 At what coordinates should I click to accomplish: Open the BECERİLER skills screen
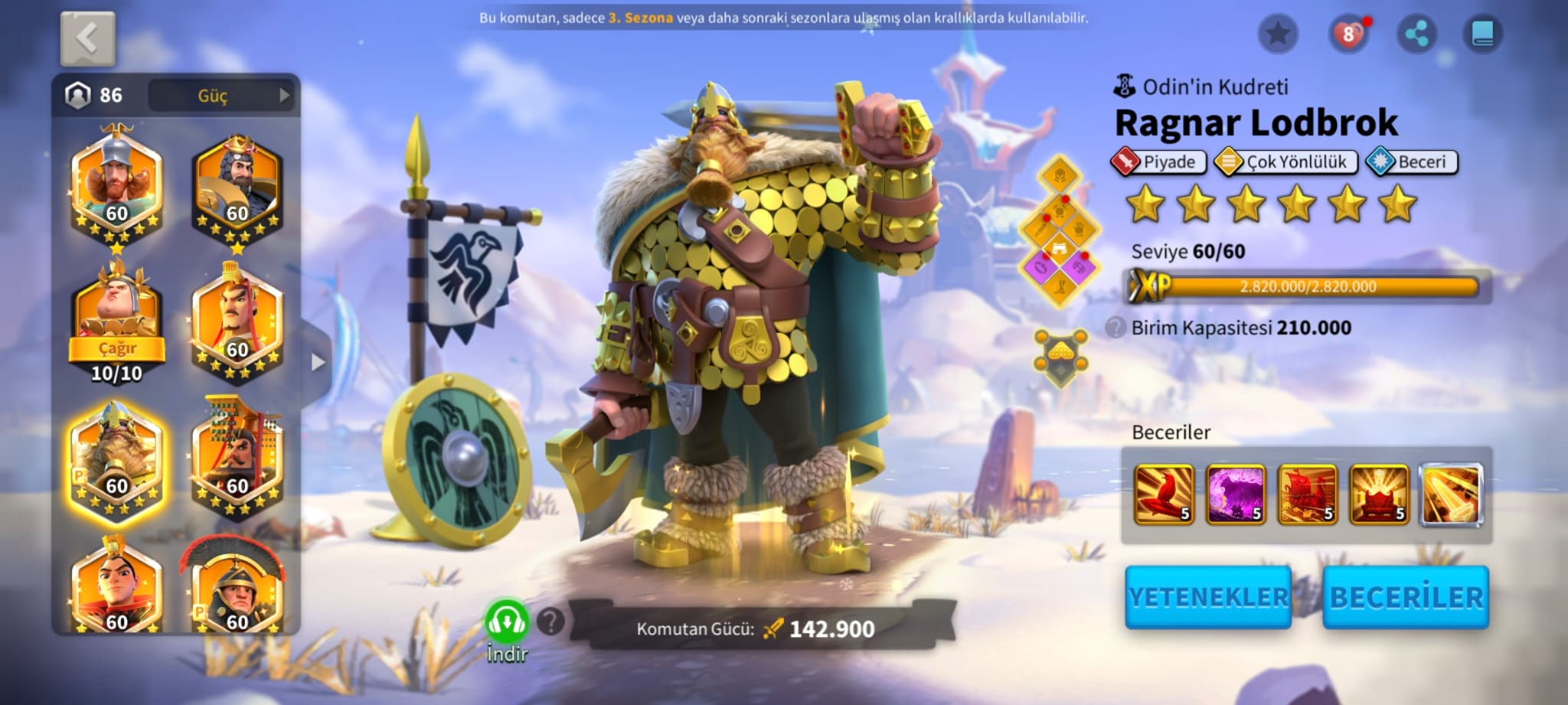pyautogui.click(x=1406, y=598)
